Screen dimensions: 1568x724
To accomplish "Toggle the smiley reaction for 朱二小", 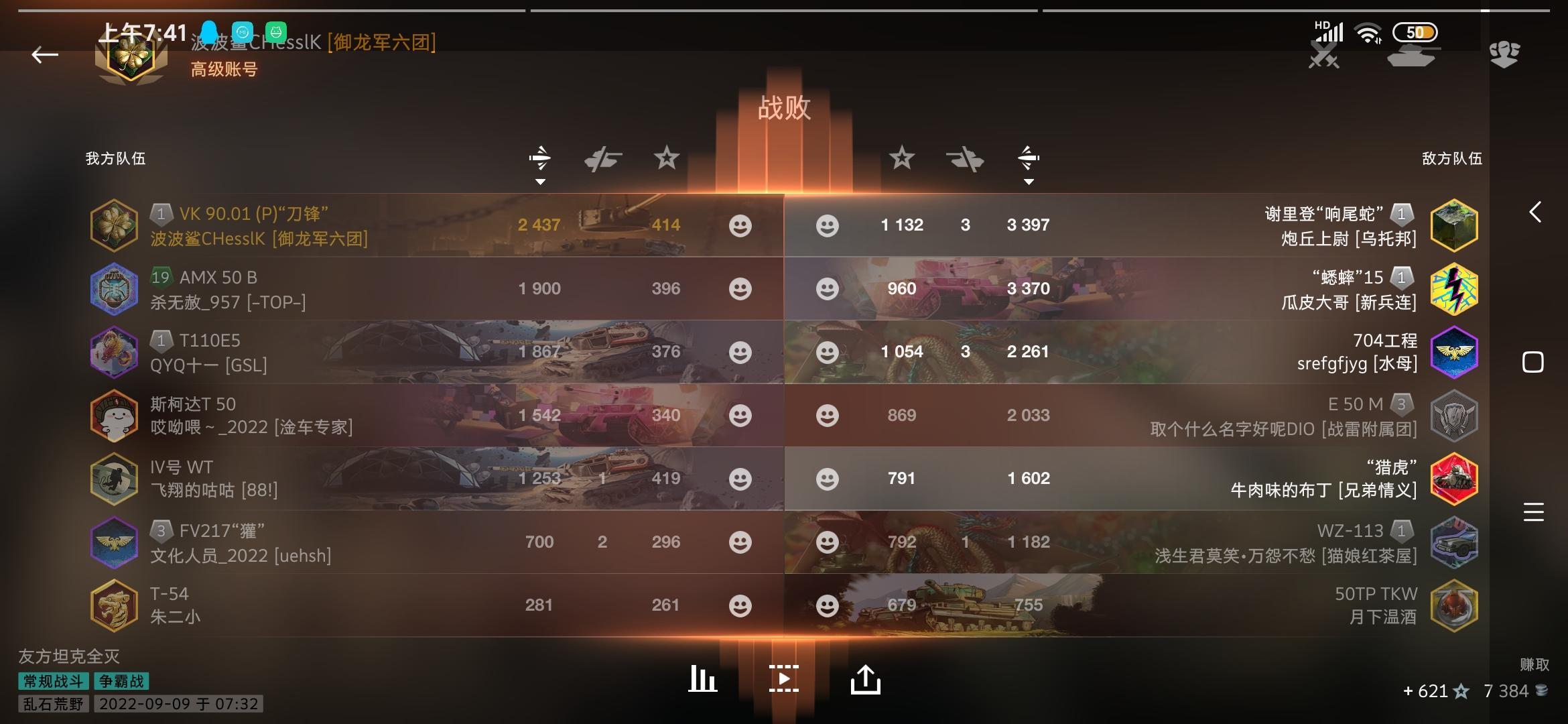I will [740, 605].
